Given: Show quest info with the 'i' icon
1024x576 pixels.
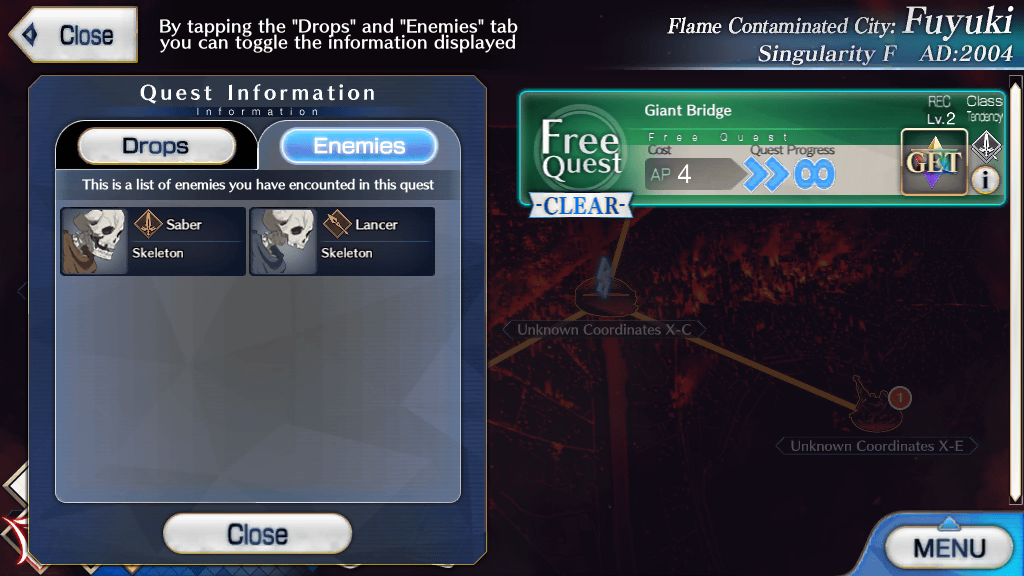Looking at the screenshot, I should (985, 180).
